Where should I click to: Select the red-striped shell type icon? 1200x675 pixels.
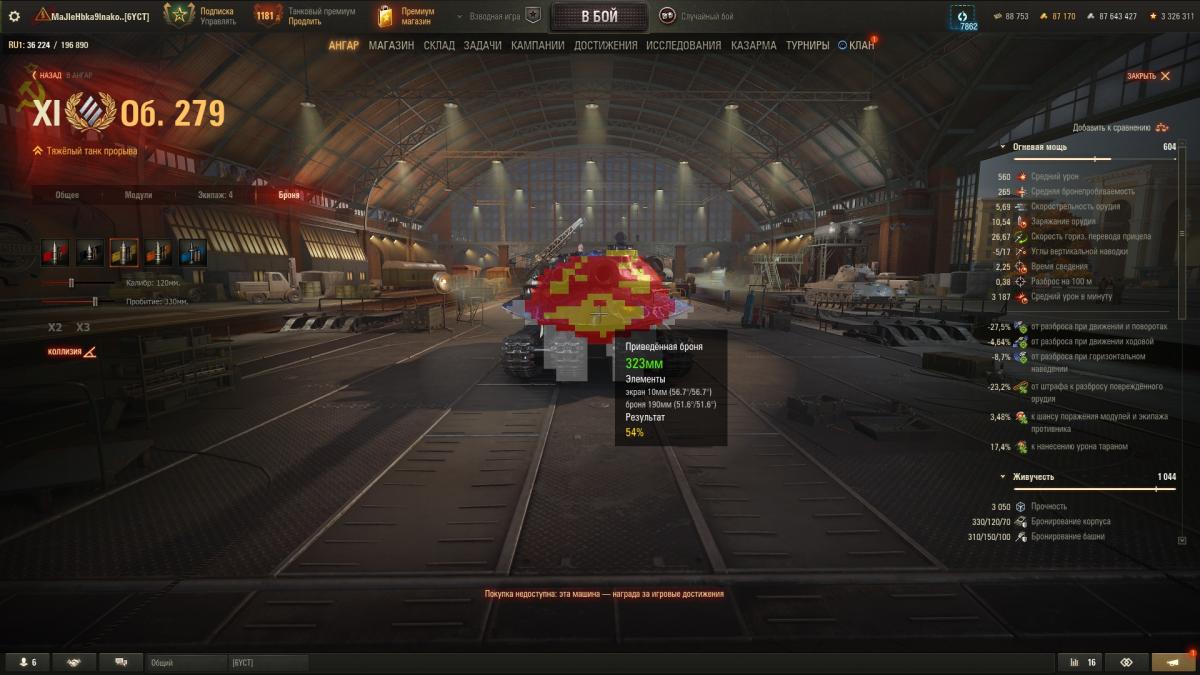tap(55, 253)
